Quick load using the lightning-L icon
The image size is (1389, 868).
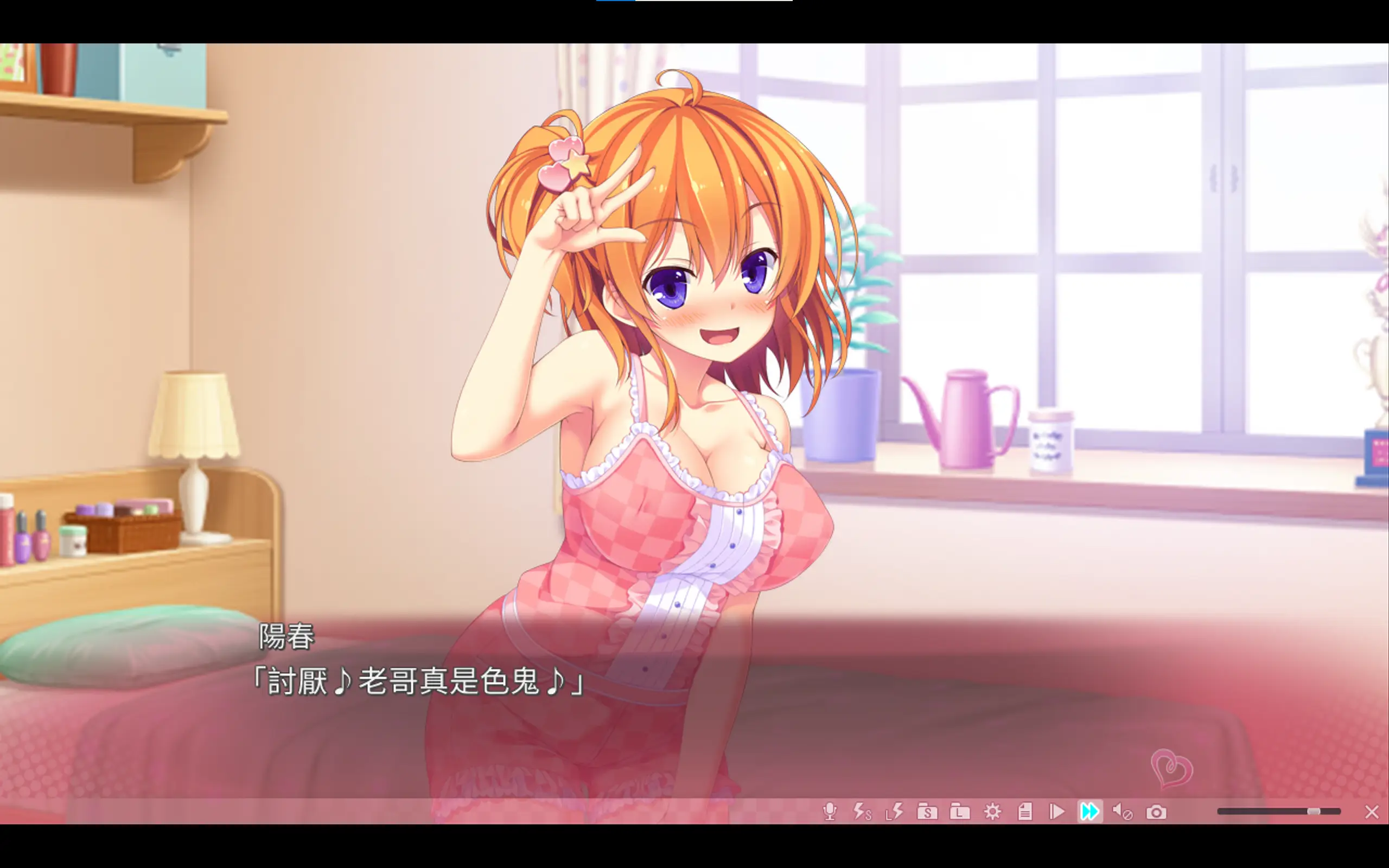click(895, 812)
